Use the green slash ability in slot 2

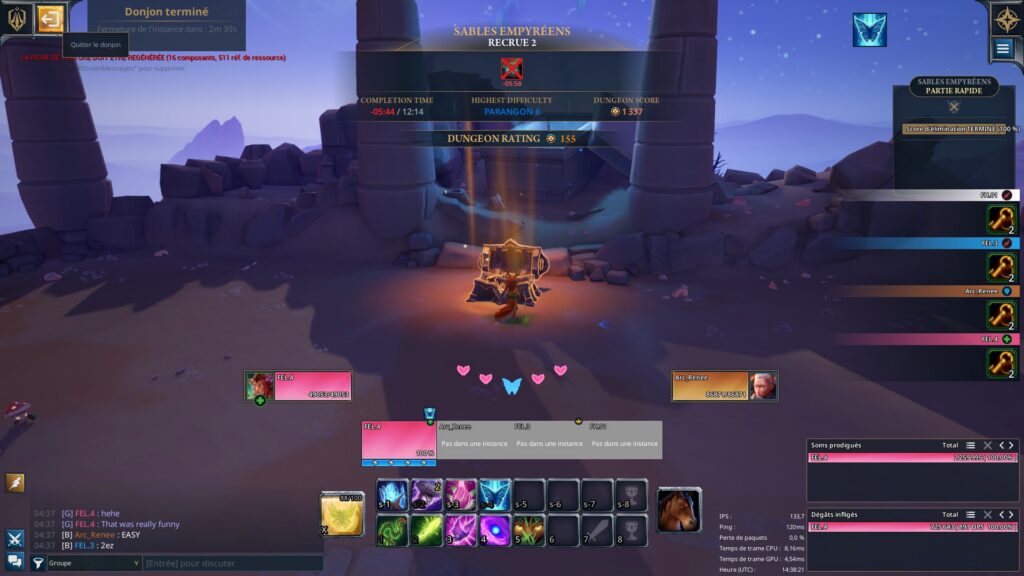426,529
